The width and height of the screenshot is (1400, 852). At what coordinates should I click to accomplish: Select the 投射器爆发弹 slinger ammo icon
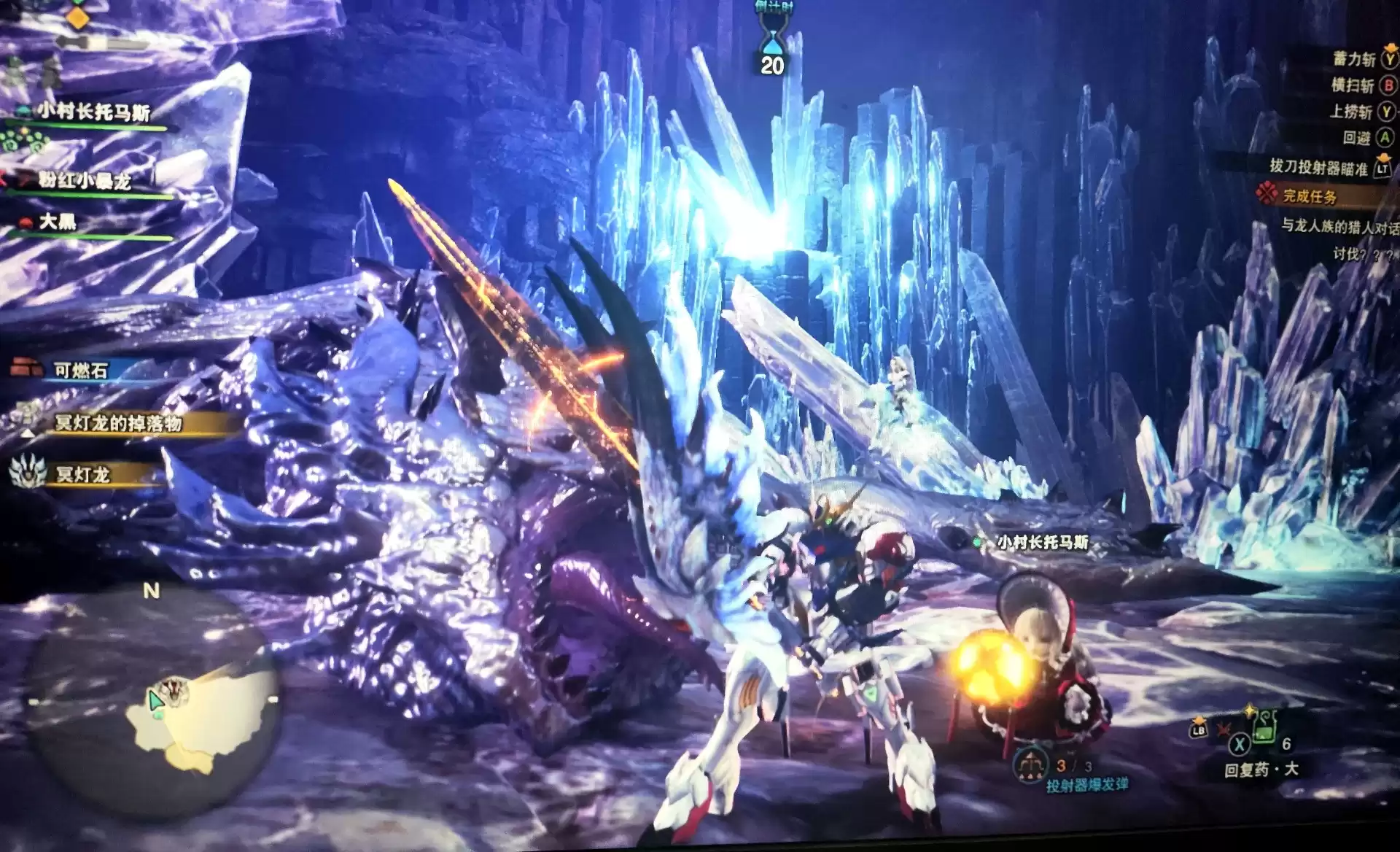1030,767
